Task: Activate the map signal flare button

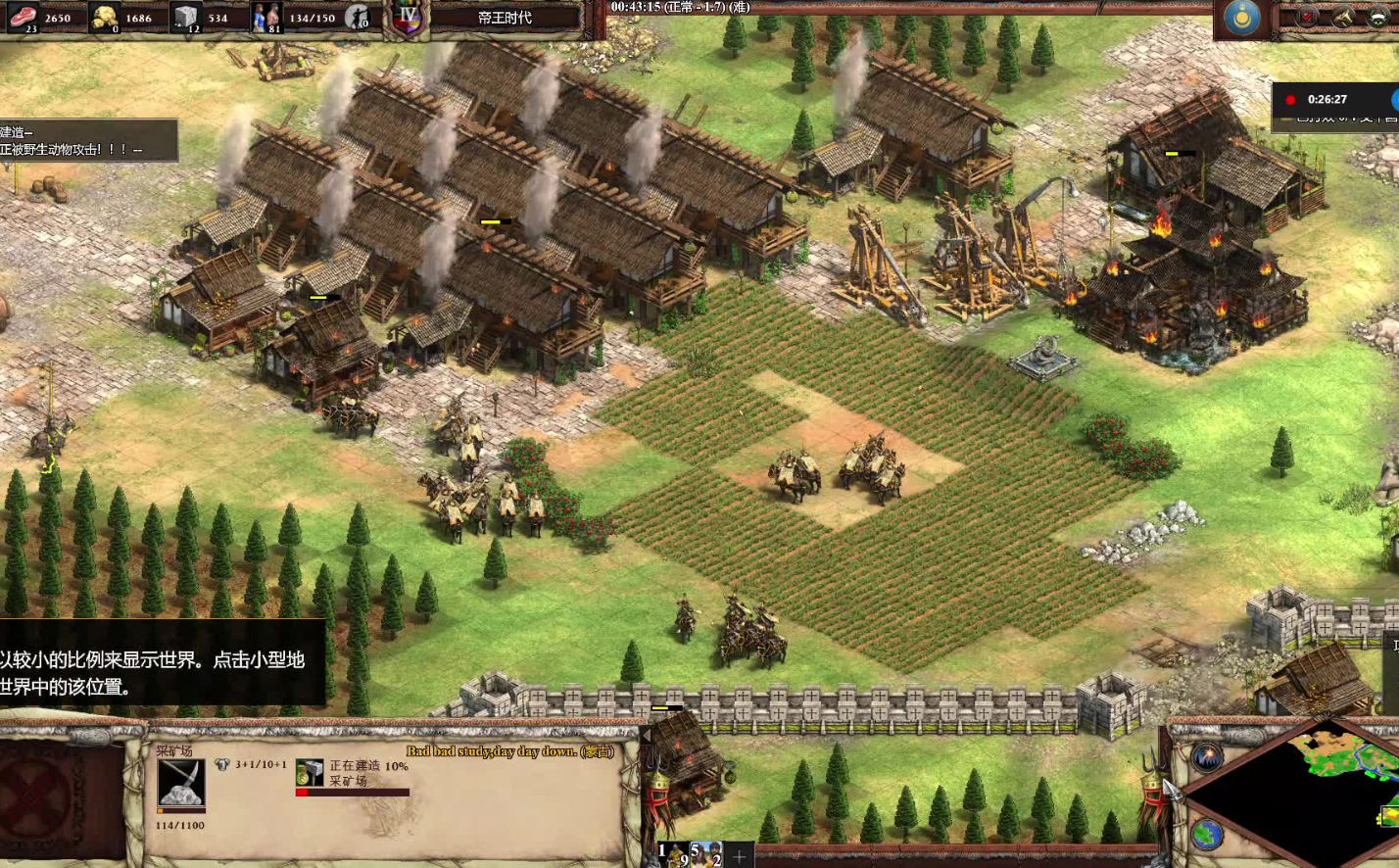Action: click(1207, 756)
